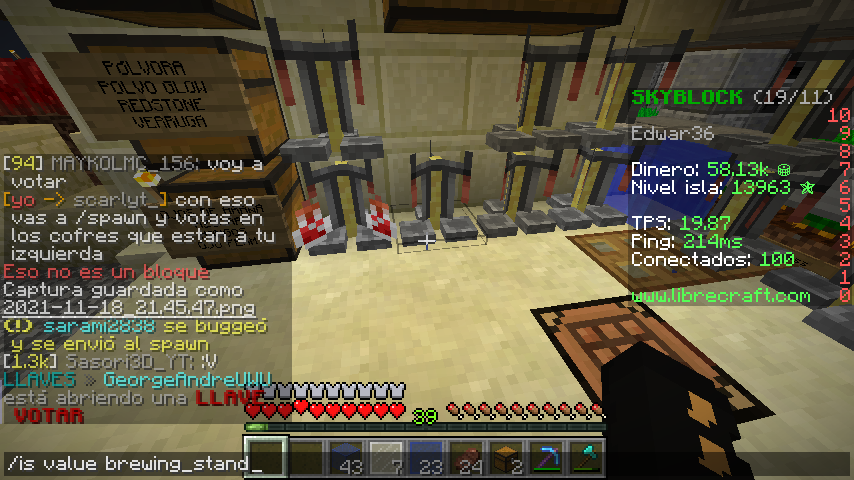Click the red VOTAR text in chat
This screenshot has height=480, width=854.
(x=50, y=415)
